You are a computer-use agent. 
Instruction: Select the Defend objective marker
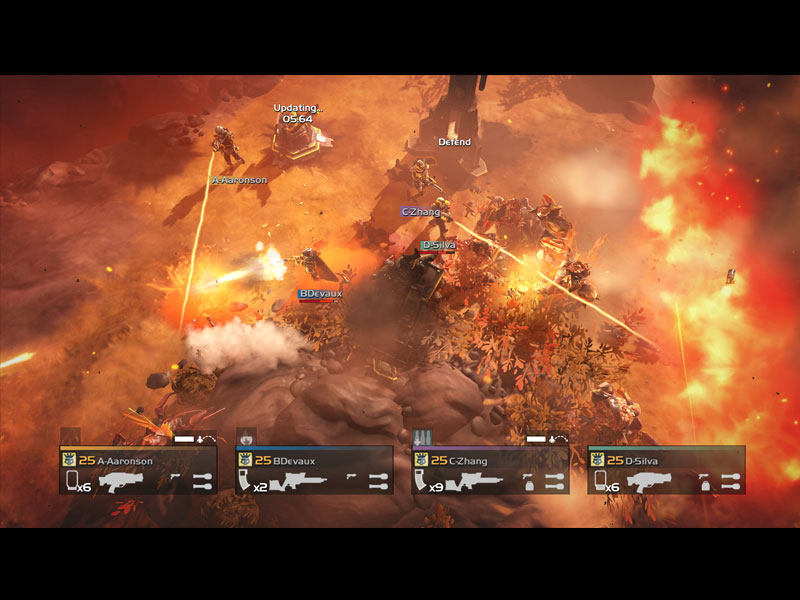coord(454,142)
